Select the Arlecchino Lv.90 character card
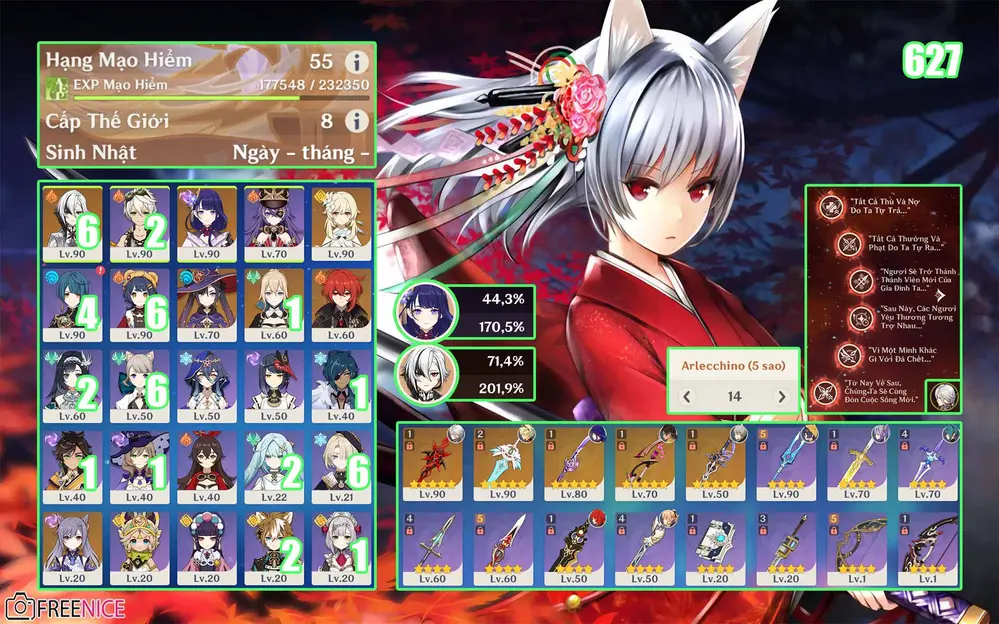The image size is (999, 624). tap(73, 222)
